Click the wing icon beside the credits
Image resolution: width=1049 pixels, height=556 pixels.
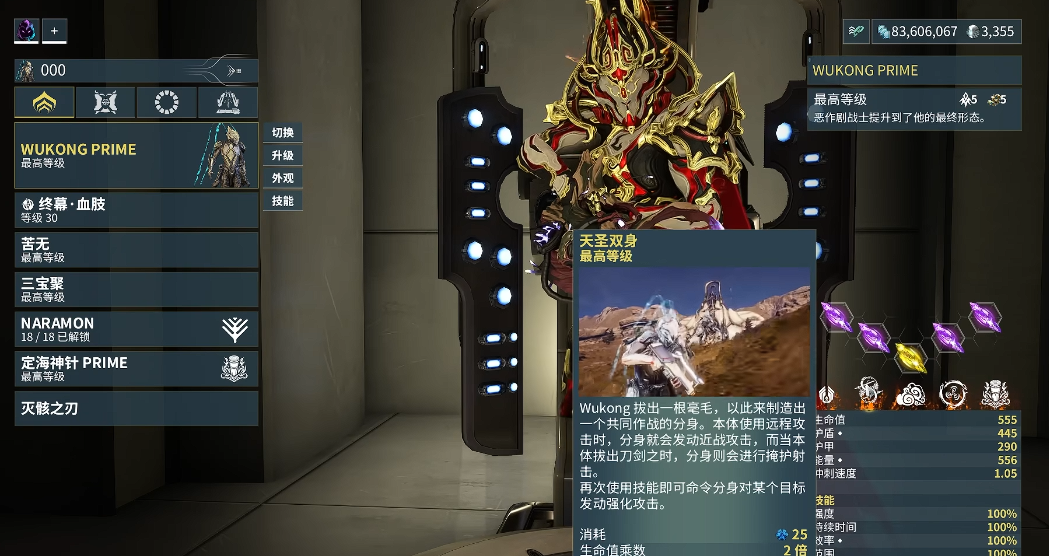click(856, 31)
